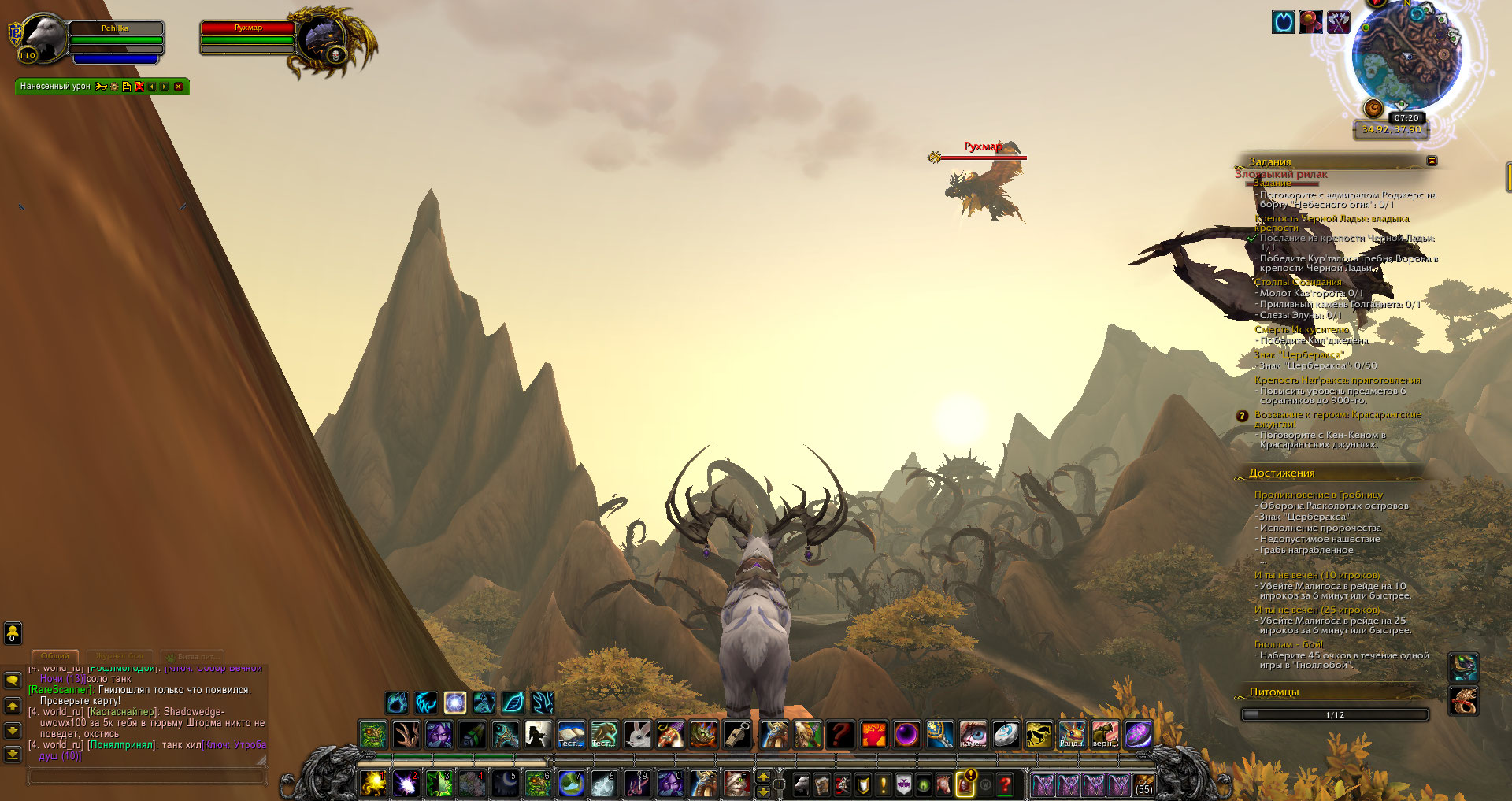Image resolution: width=1512 pixels, height=801 pixels.
Task: Use the whistle item on action bar
Action: coord(737,735)
